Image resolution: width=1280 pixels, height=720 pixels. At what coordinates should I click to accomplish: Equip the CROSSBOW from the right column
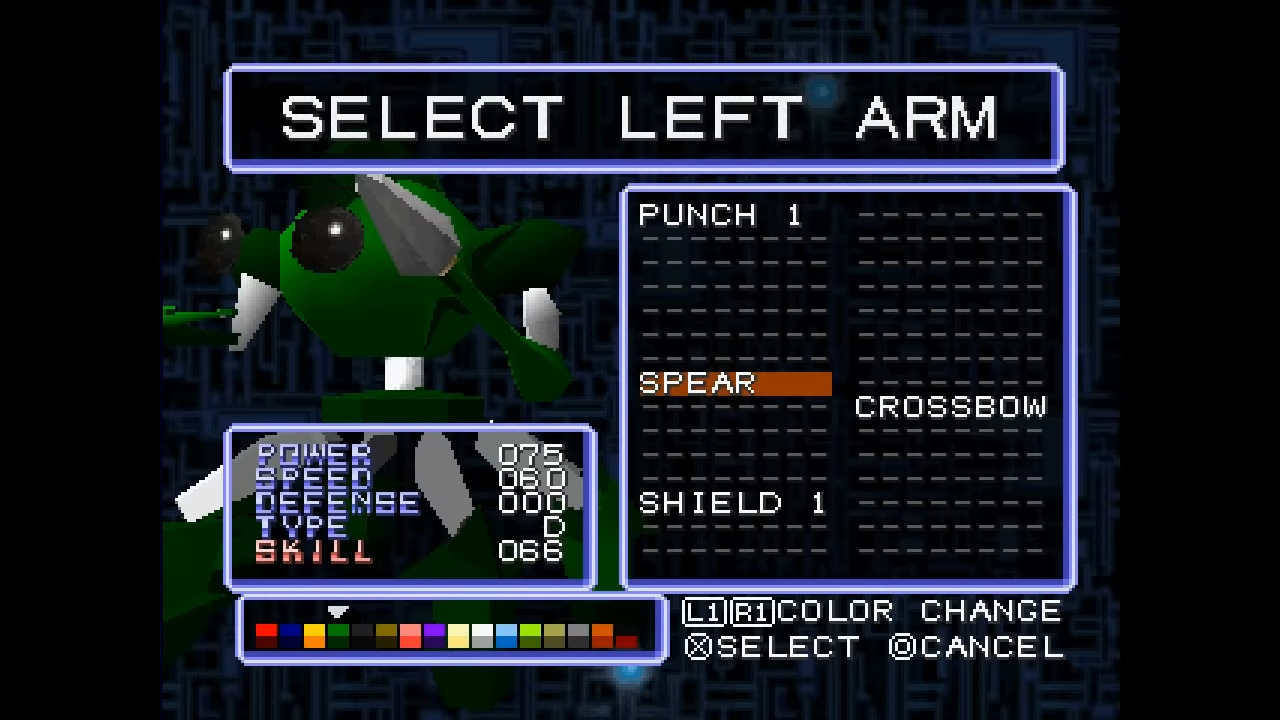click(950, 406)
